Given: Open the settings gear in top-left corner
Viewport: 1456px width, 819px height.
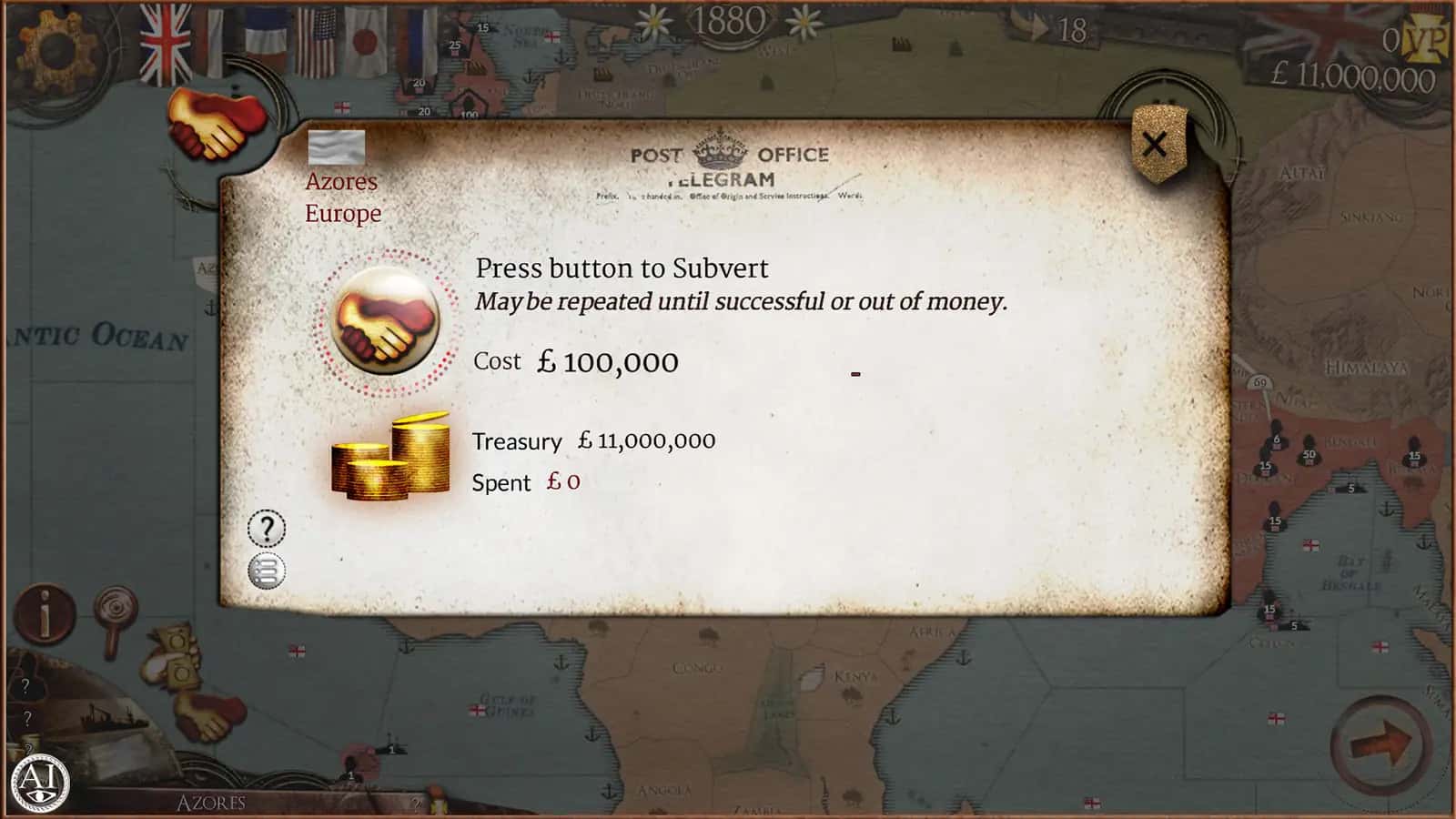Looking at the screenshot, I should (x=56, y=50).
